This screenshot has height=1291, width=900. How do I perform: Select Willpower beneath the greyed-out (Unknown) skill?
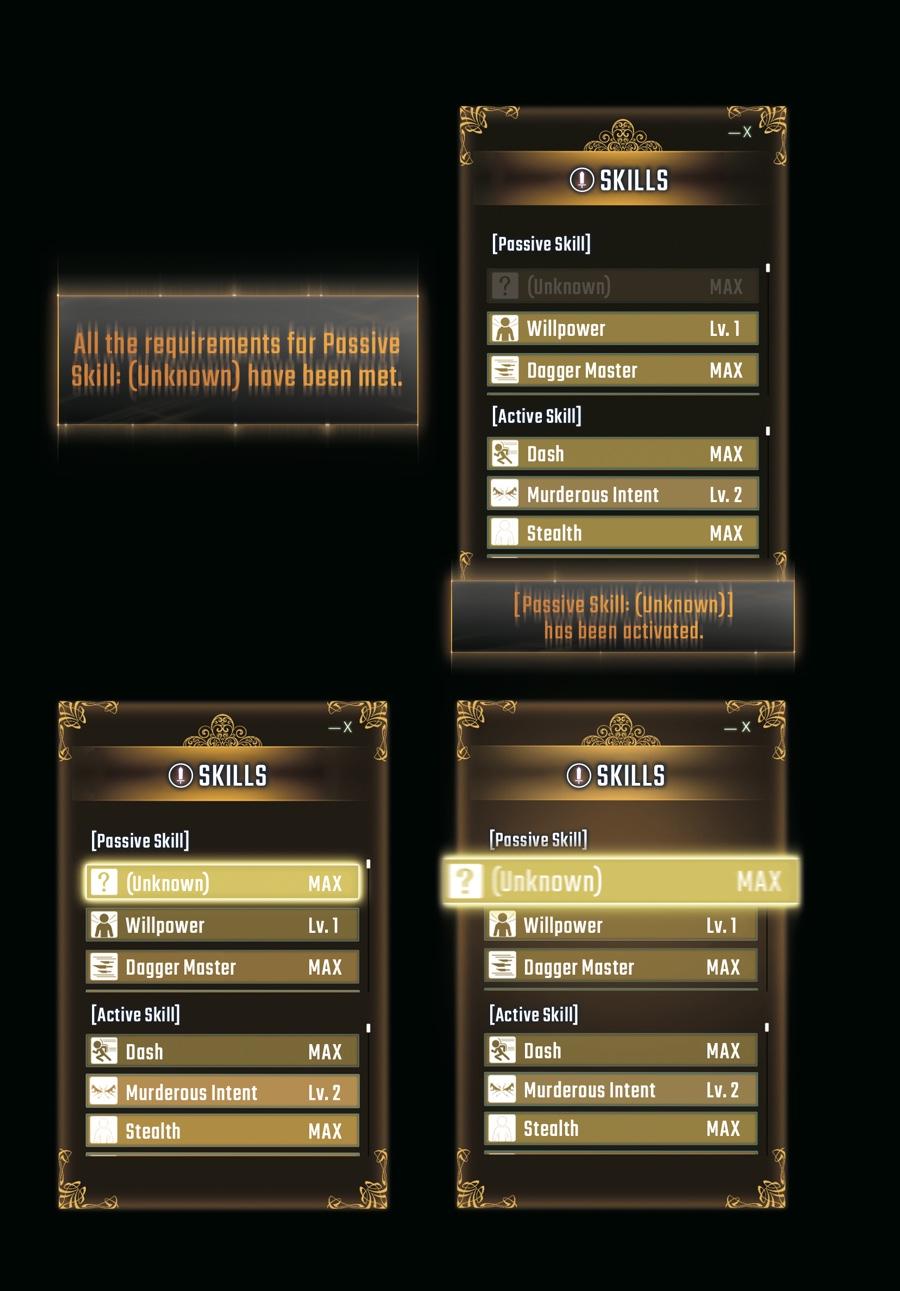click(x=622, y=329)
